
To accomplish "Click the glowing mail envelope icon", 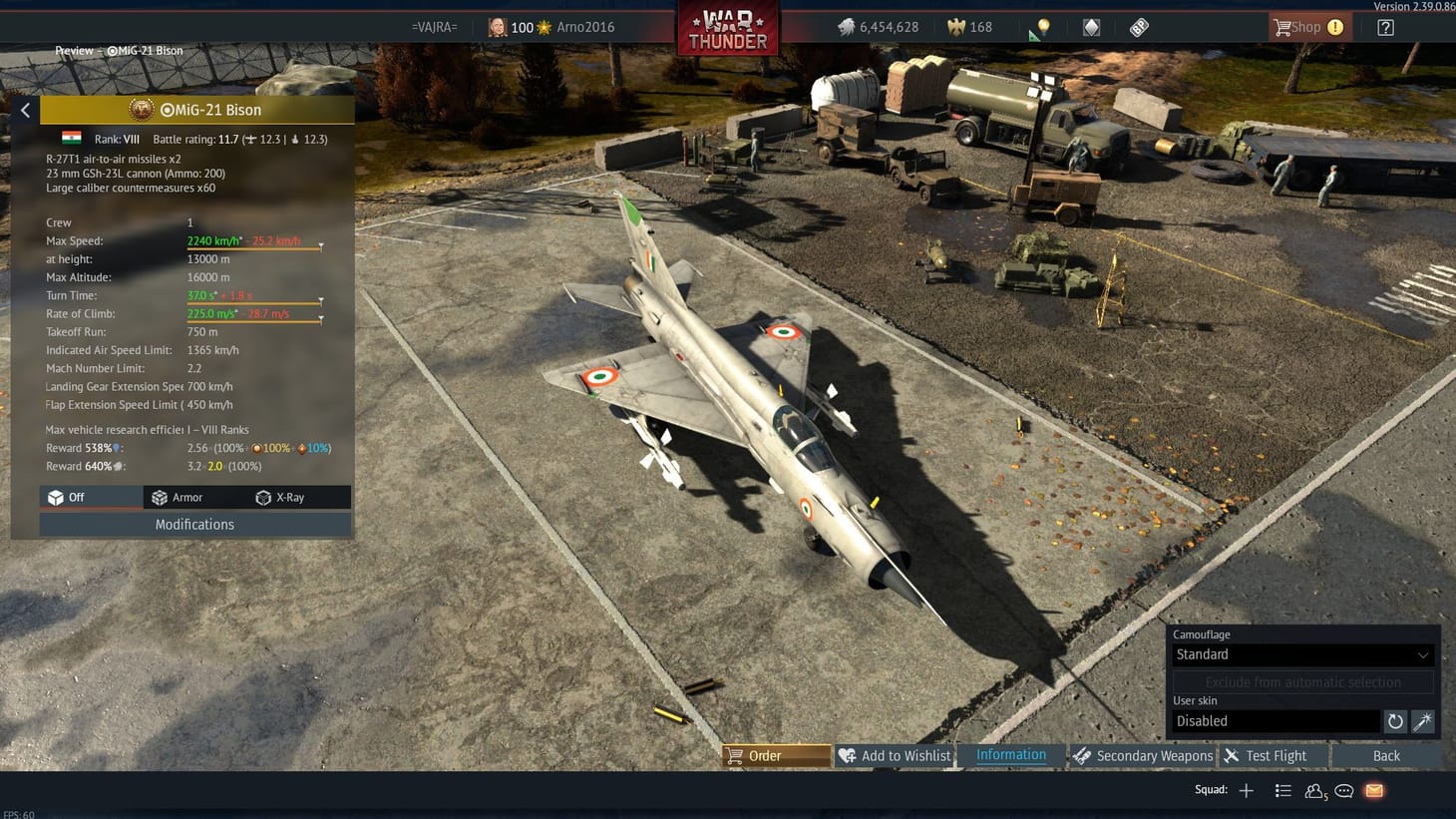I will [x=1373, y=790].
